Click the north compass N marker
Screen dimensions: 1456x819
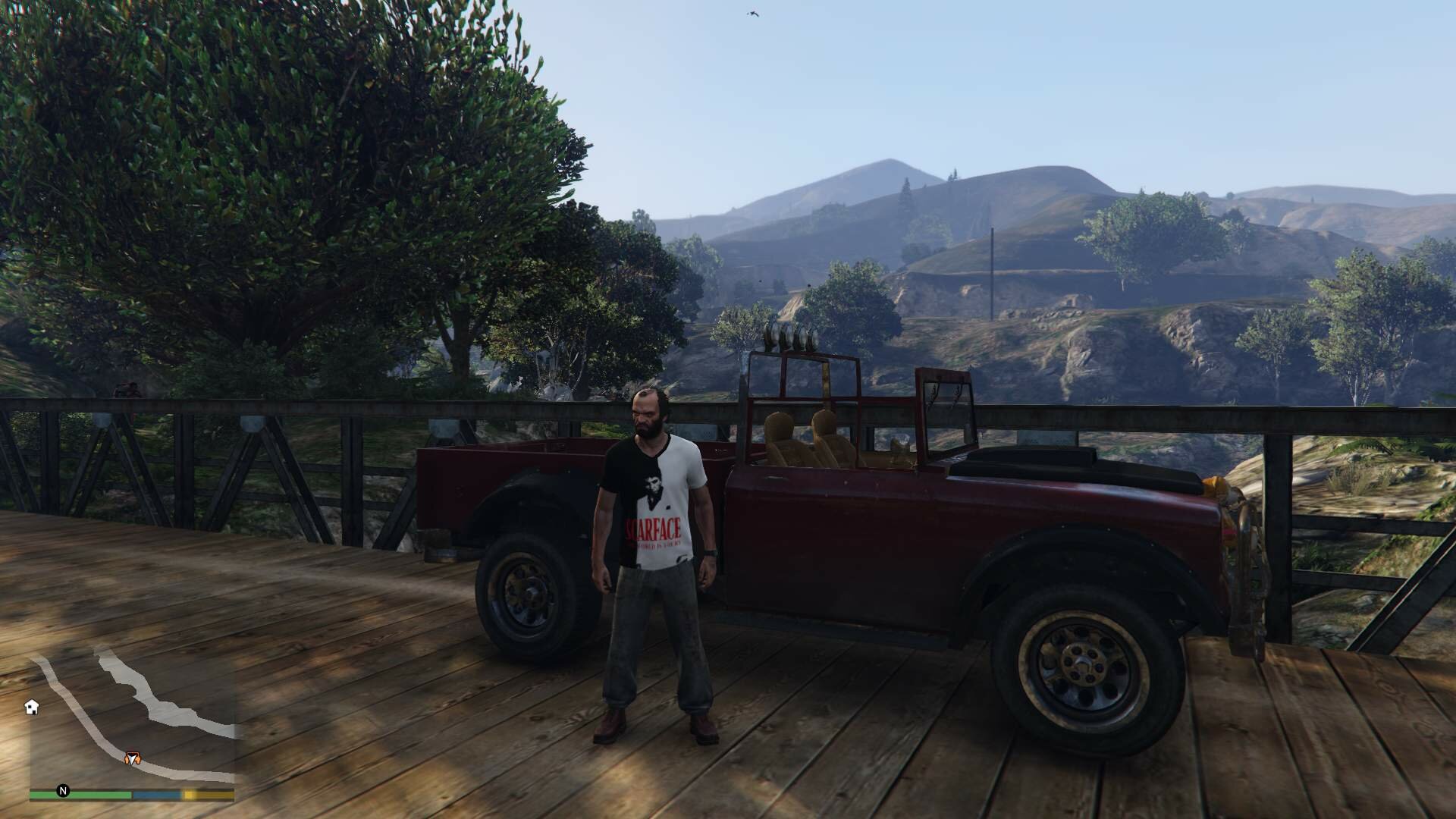tap(64, 792)
